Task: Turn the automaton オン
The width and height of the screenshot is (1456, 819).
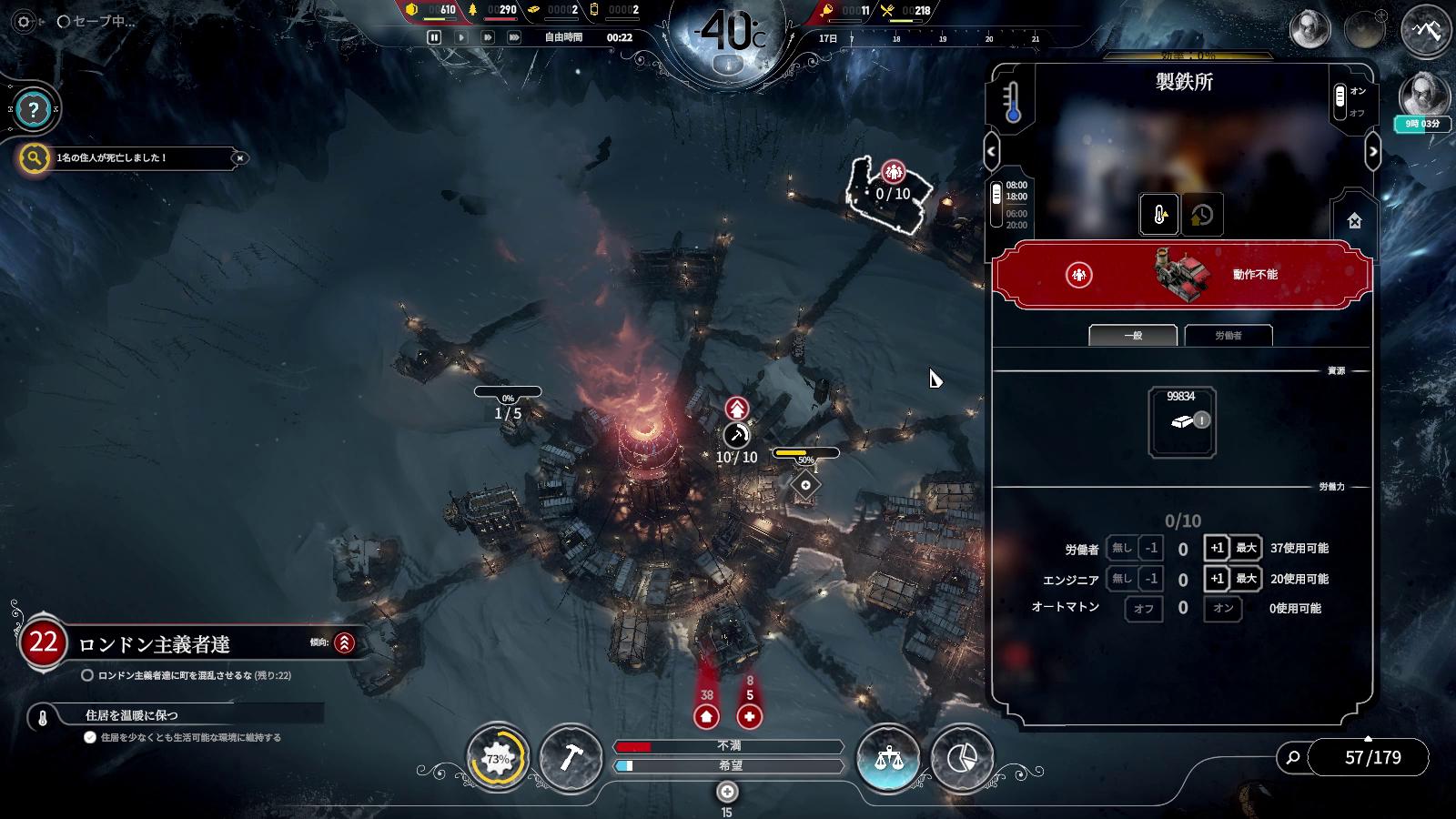Action: coord(1223,608)
